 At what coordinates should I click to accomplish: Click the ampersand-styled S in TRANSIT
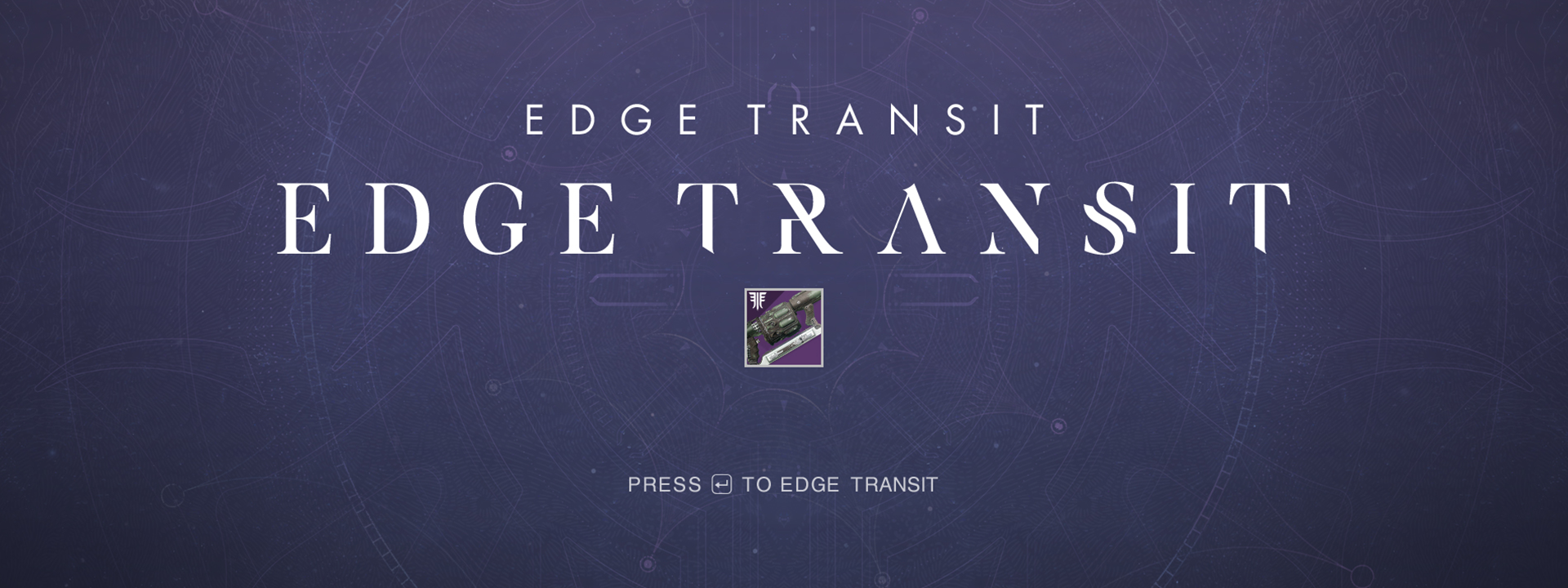(1112, 216)
